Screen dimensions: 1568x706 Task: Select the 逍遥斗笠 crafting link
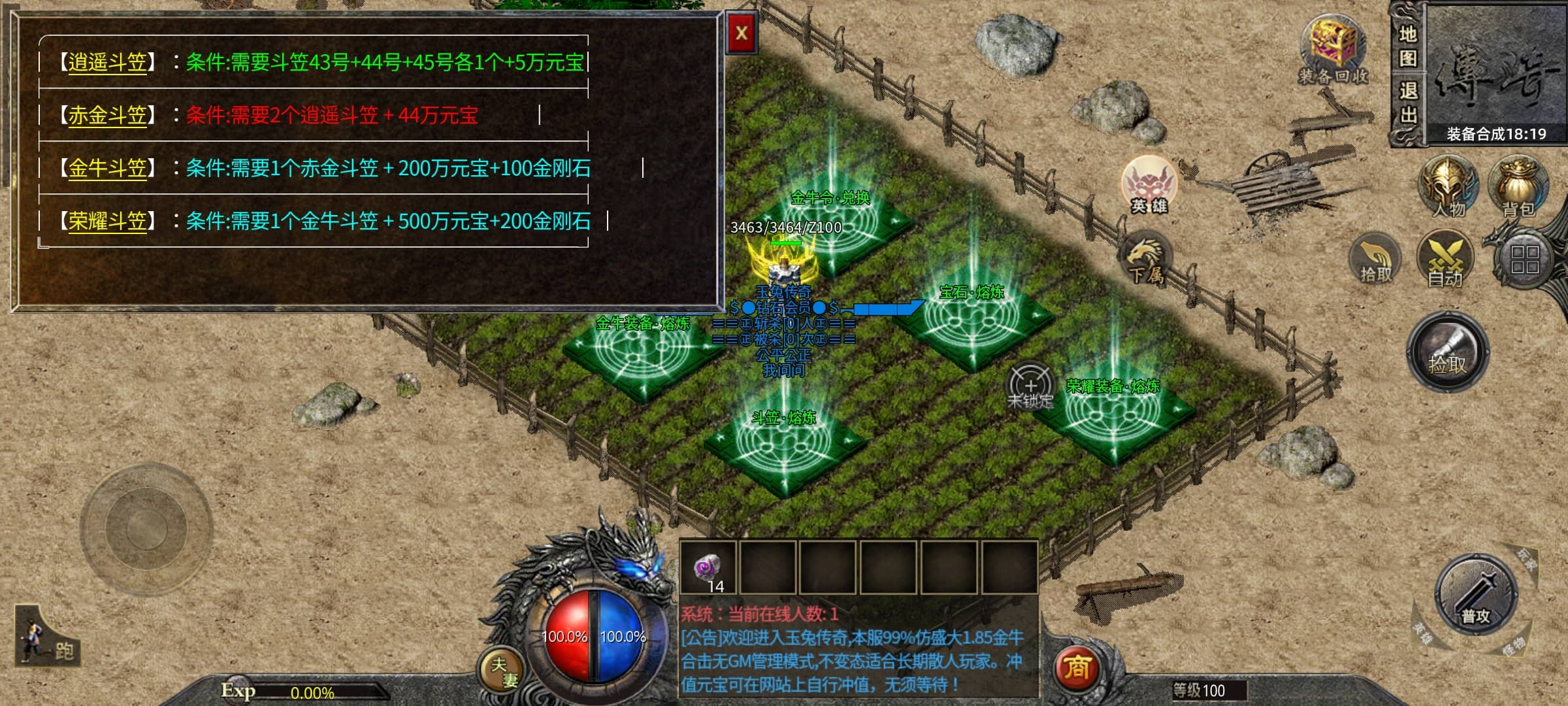(x=107, y=63)
